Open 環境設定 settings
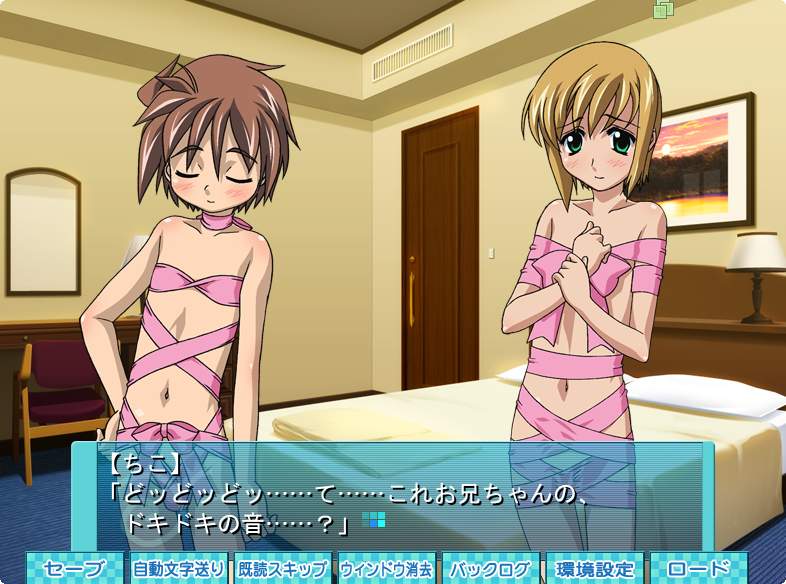This screenshot has height=584, width=786. [595, 569]
